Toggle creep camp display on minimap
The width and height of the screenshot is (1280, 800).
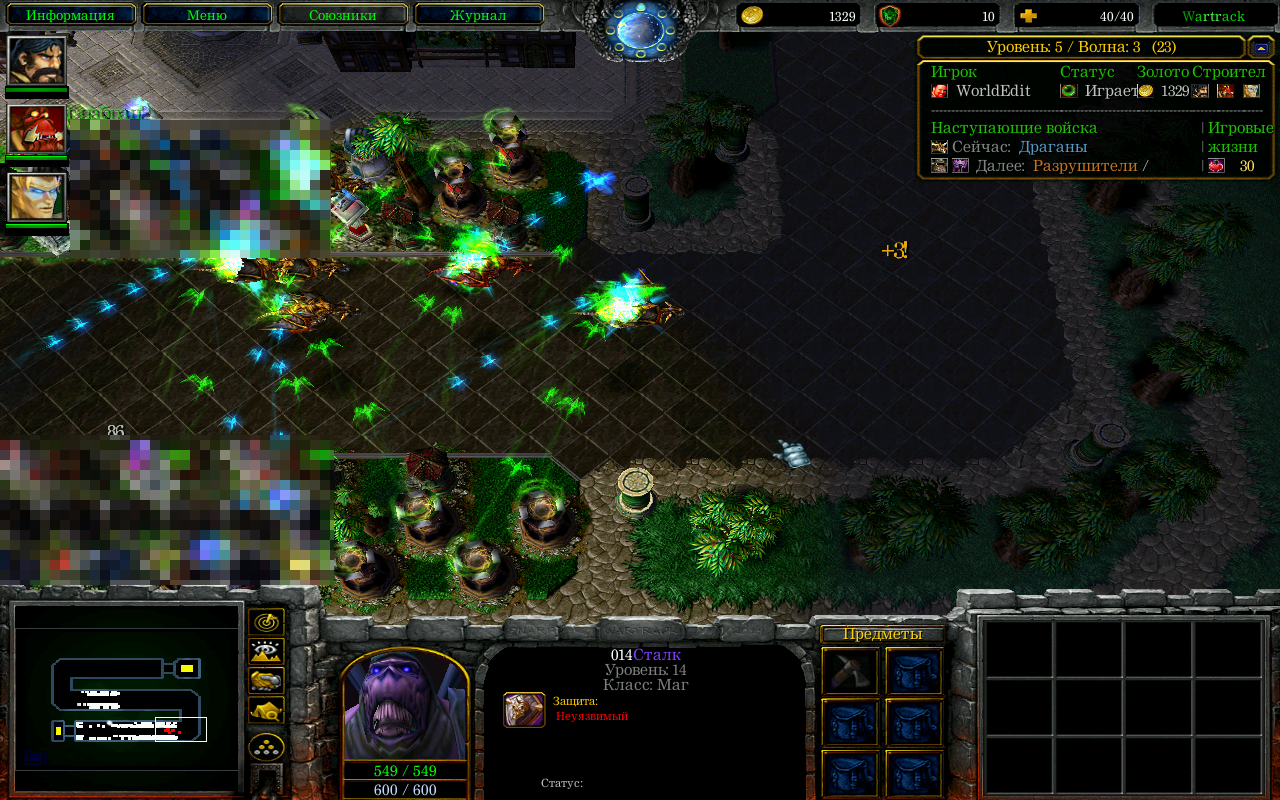click(266, 710)
